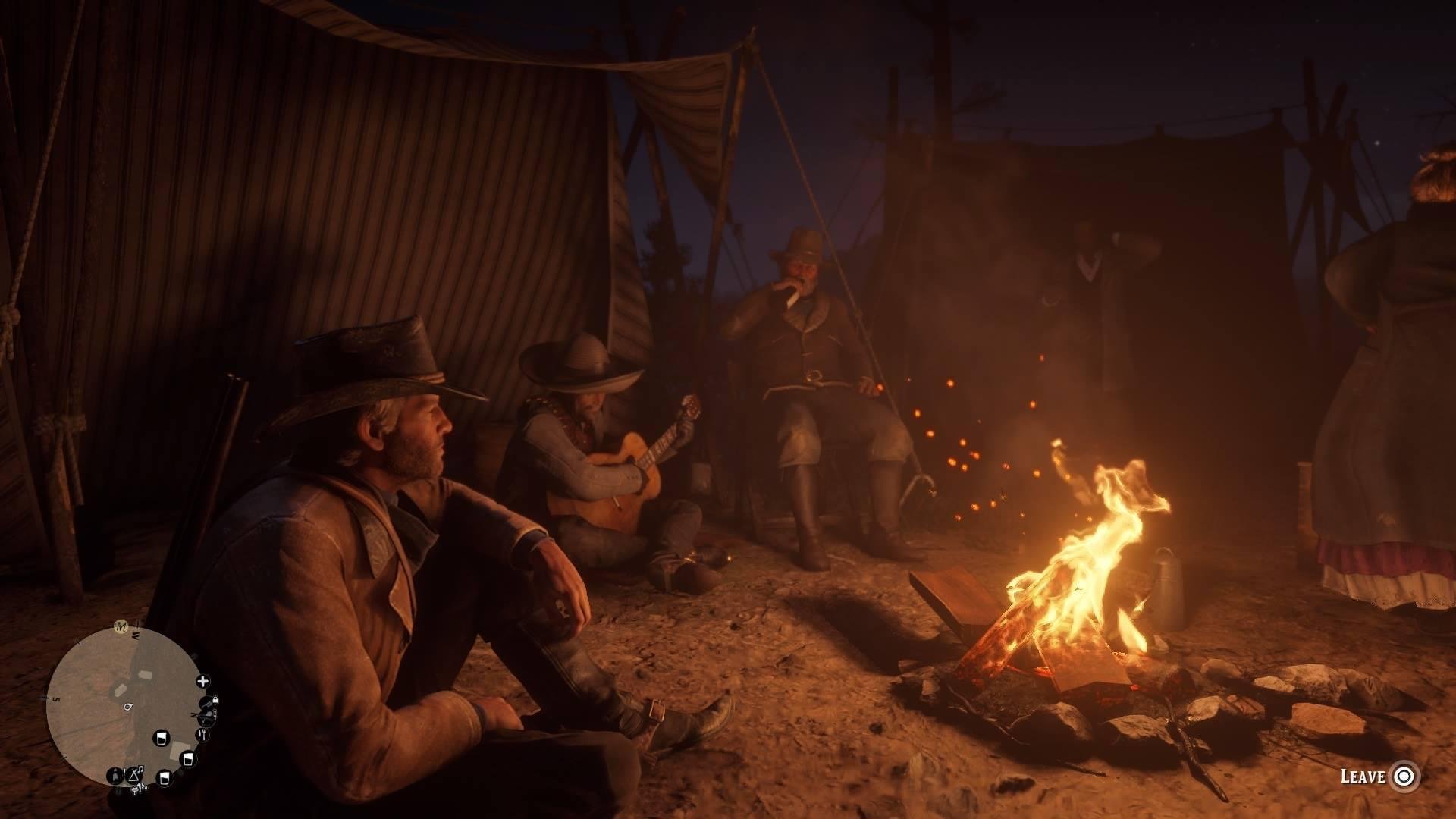Select the whiskey glass icon at the minimap's right edge
Viewport: 1456px width, 819px height.
187,760
